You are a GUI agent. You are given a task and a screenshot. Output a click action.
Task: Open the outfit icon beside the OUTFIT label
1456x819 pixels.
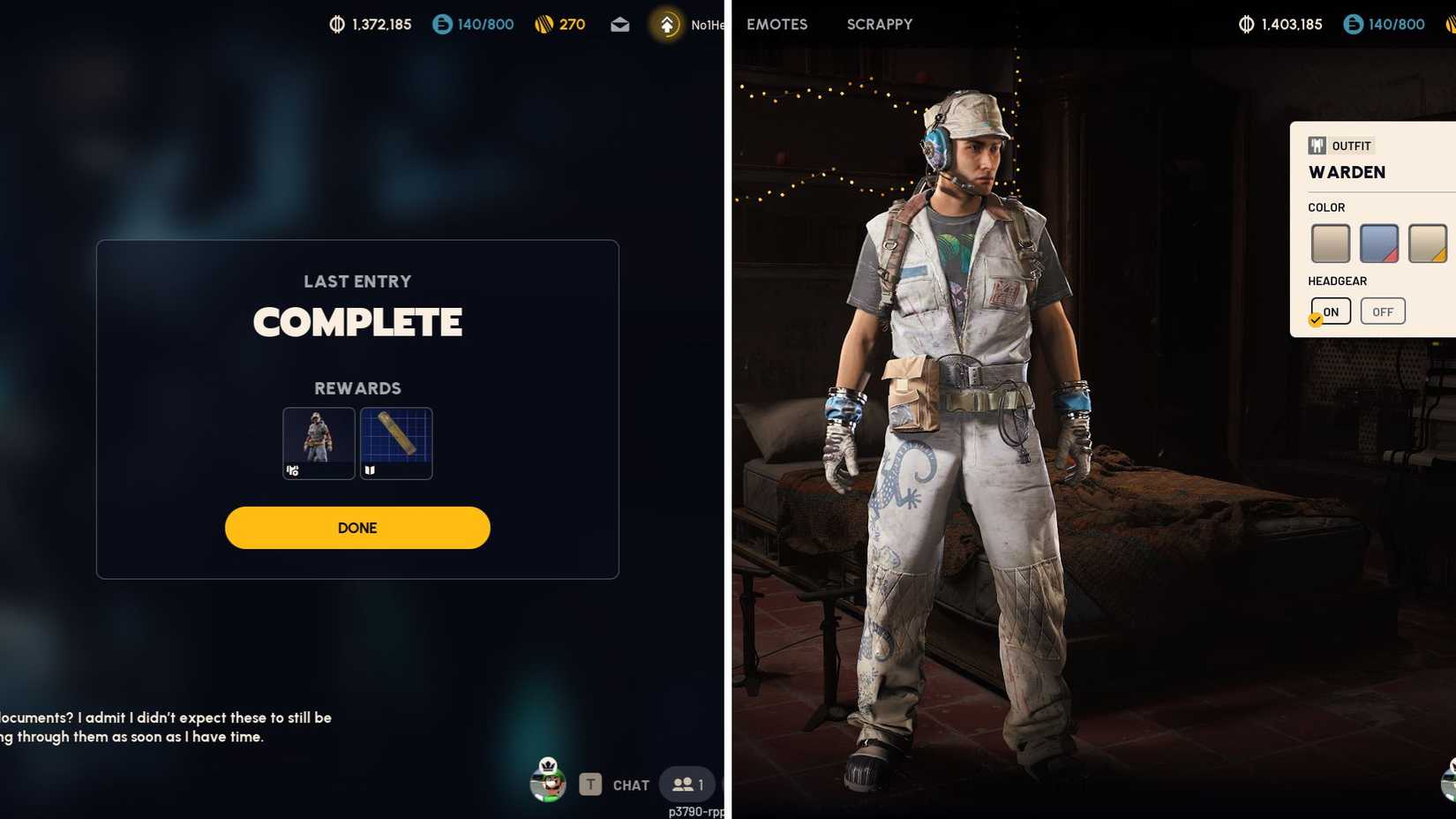1316,145
